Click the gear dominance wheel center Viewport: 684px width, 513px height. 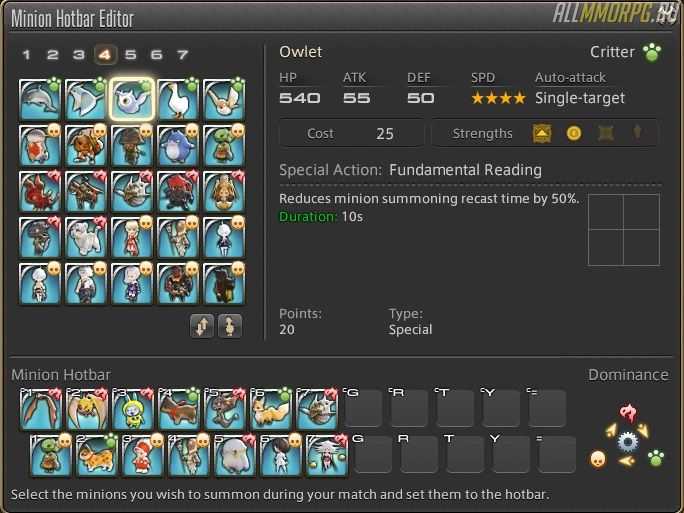tap(628, 442)
